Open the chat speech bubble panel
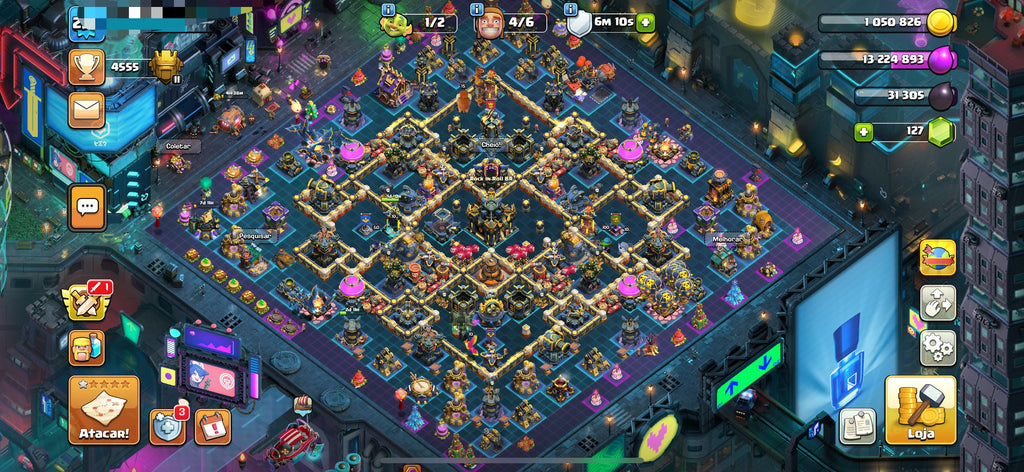 [87, 208]
